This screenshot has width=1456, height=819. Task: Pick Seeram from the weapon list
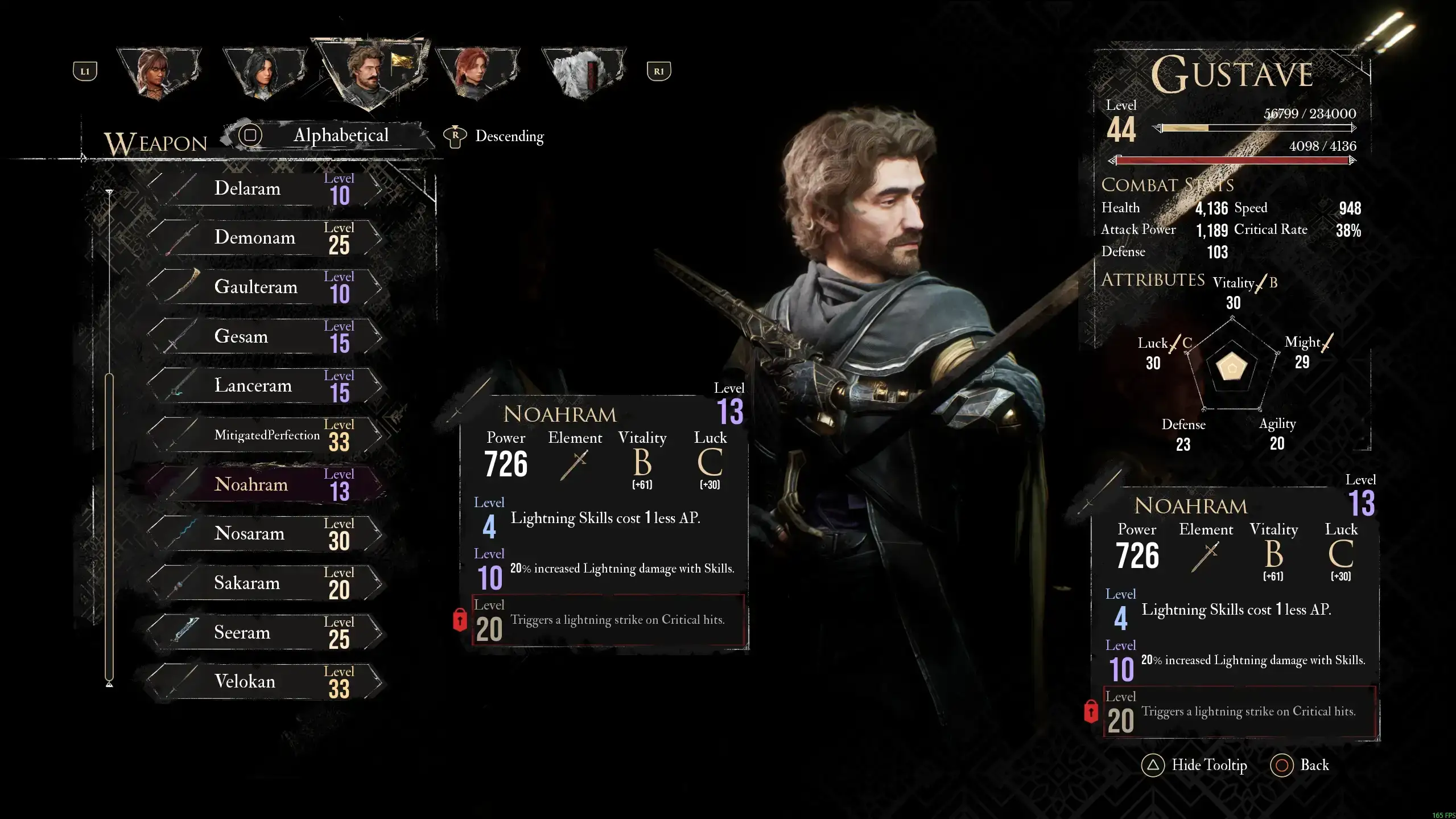tap(265, 632)
